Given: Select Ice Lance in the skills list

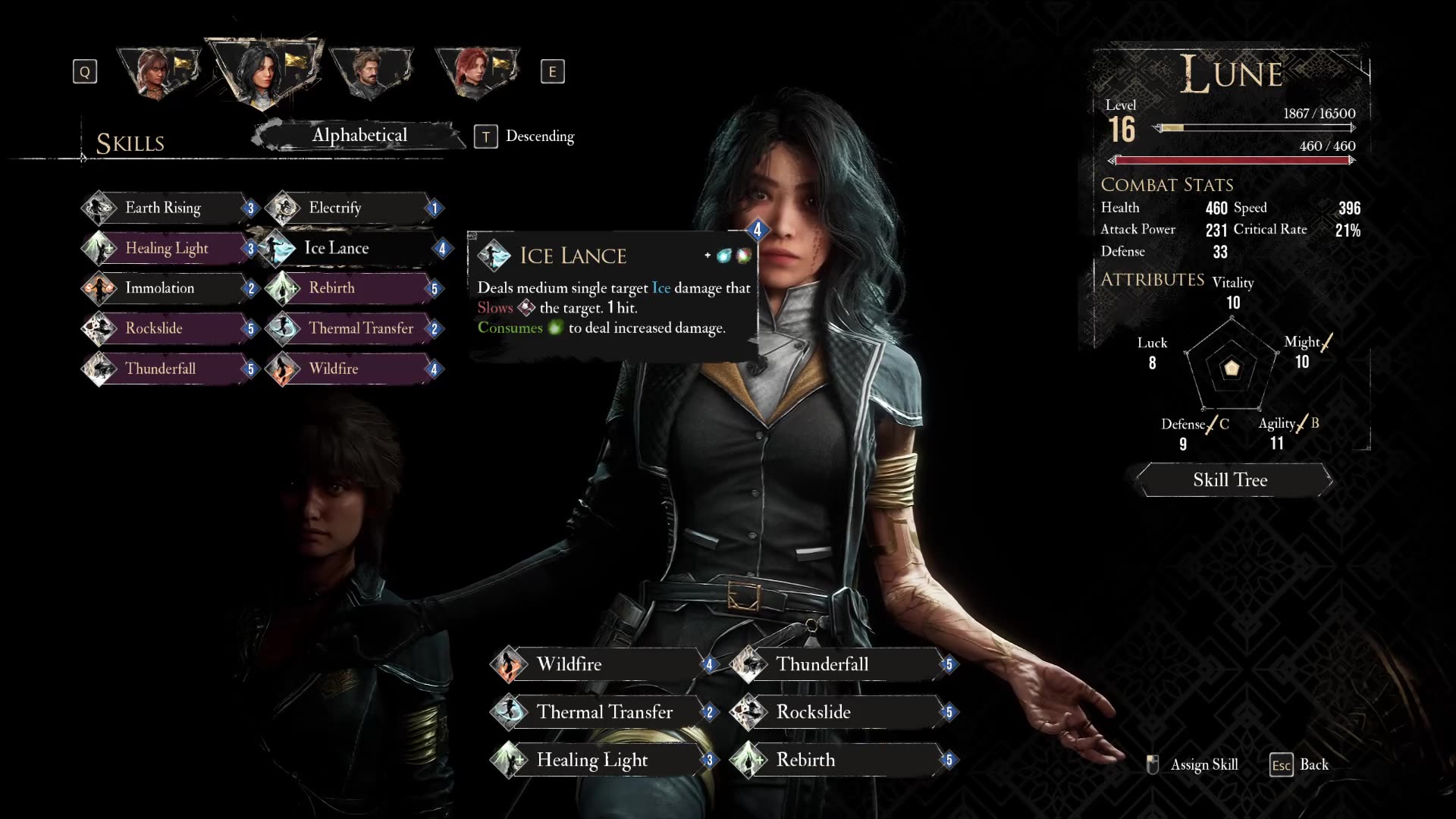Looking at the screenshot, I should click(x=349, y=248).
